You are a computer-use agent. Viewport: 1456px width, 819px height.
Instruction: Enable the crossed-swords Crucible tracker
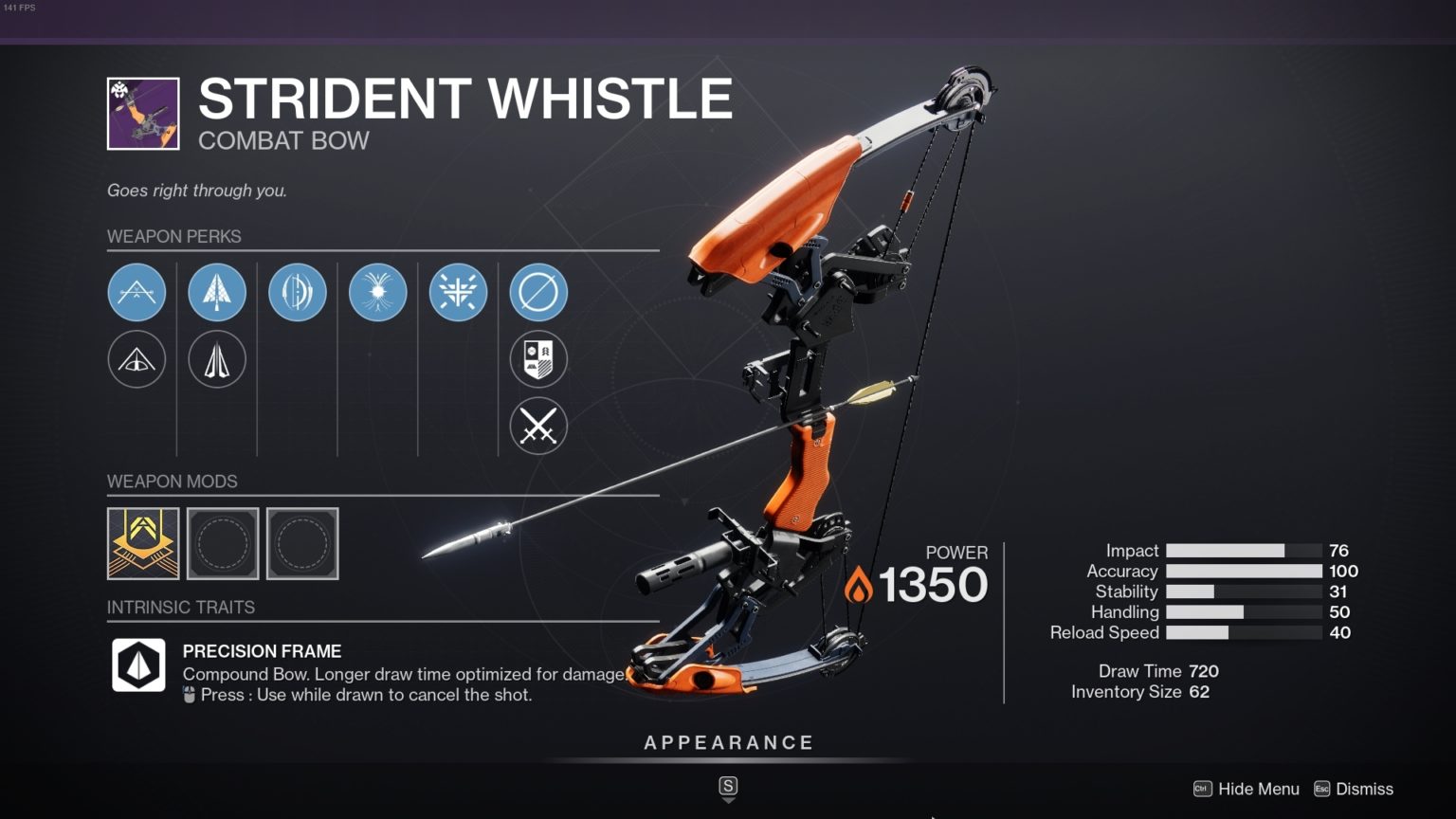[537, 427]
